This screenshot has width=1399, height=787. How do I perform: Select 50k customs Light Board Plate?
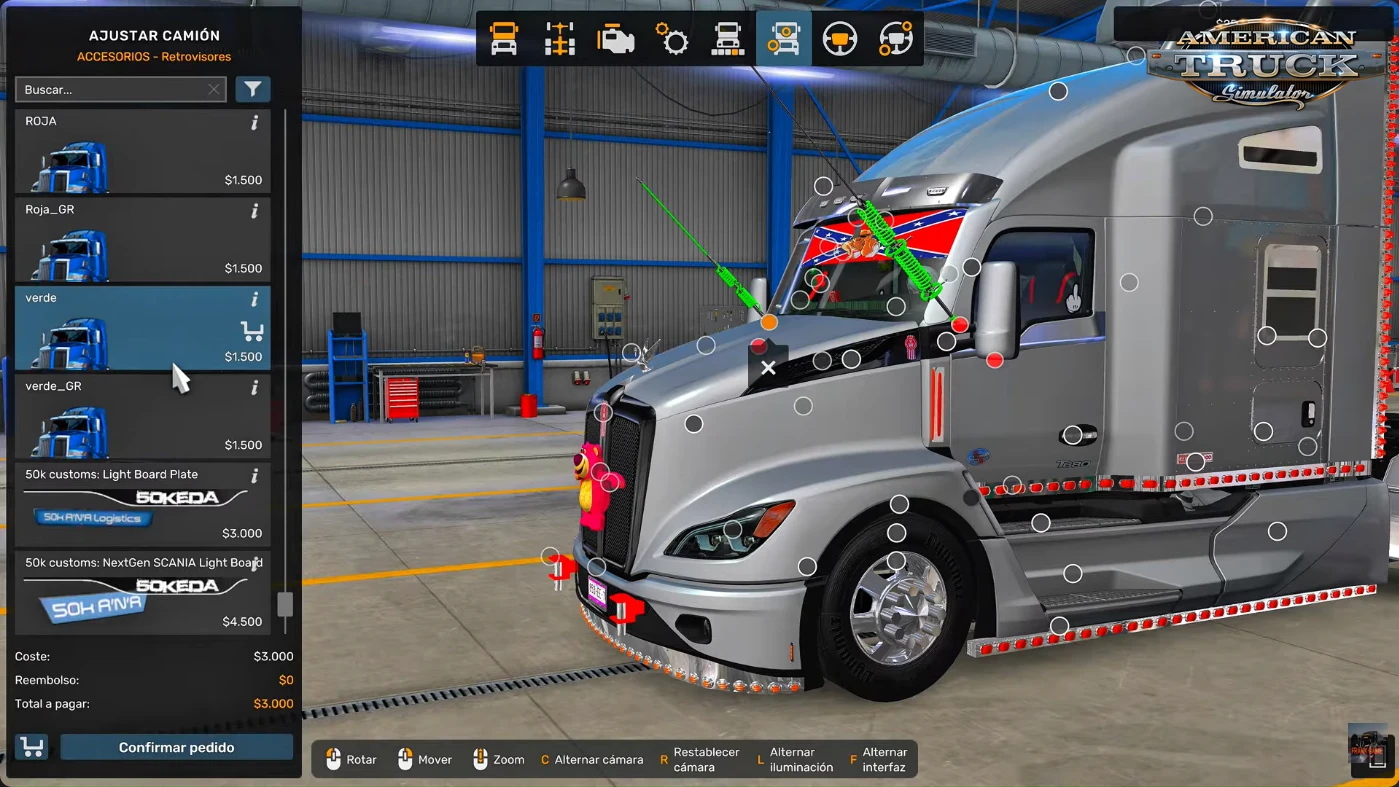(x=142, y=504)
